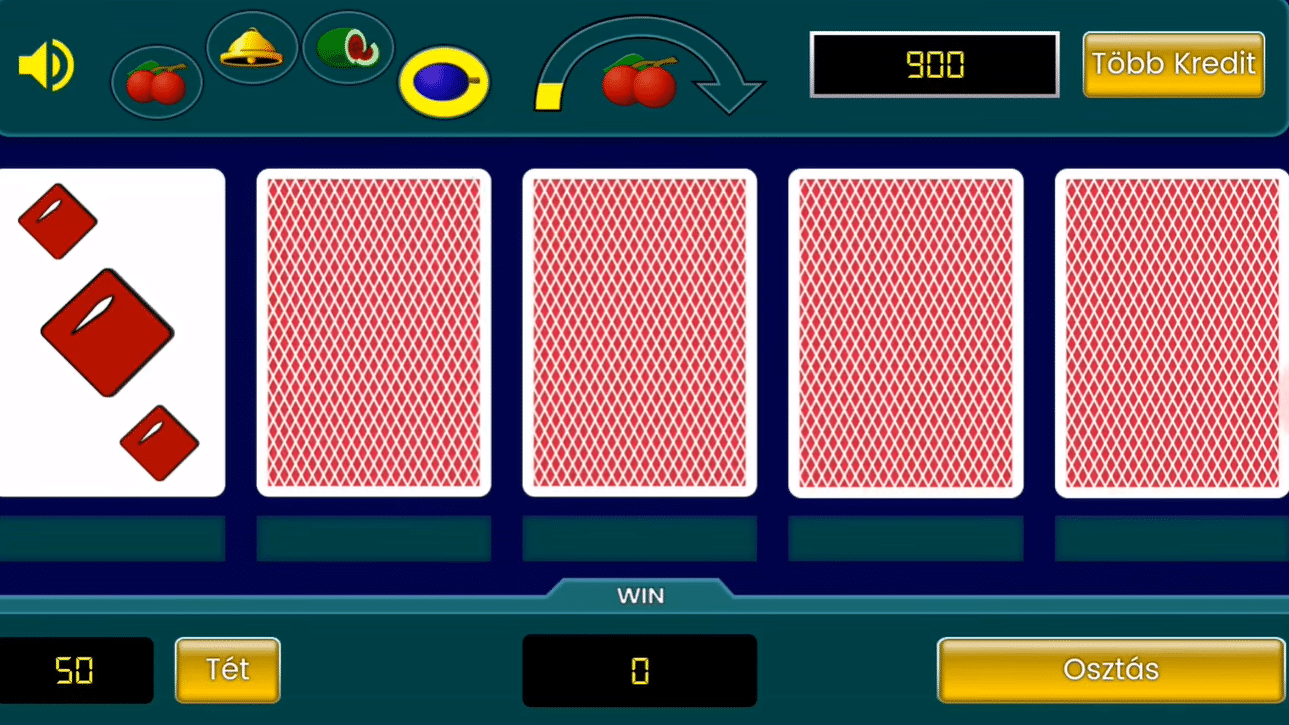Click the Tét button to change bet
Viewport: 1289px width, 725px height.
[x=227, y=670]
